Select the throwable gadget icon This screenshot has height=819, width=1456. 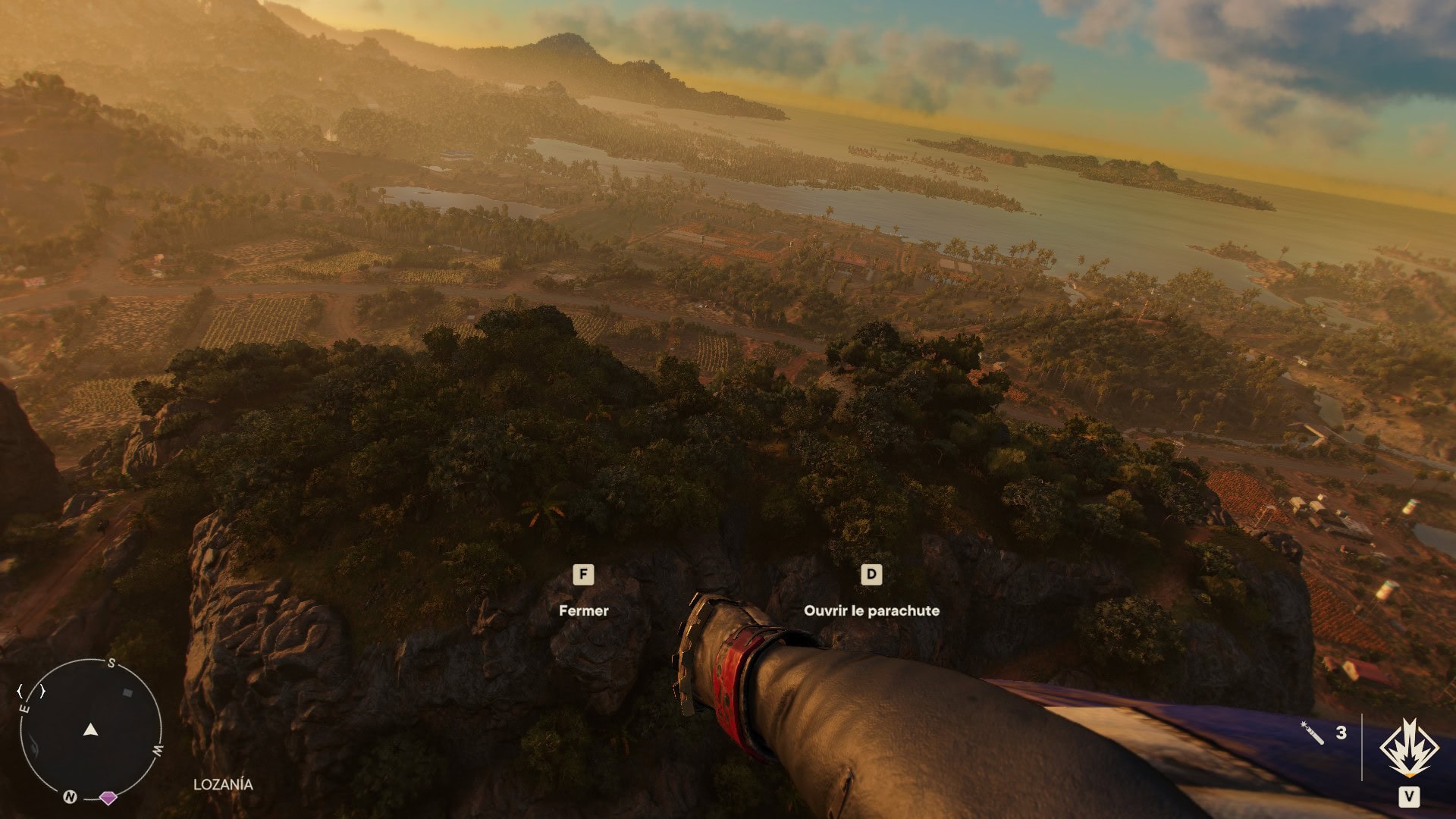tap(1312, 733)
